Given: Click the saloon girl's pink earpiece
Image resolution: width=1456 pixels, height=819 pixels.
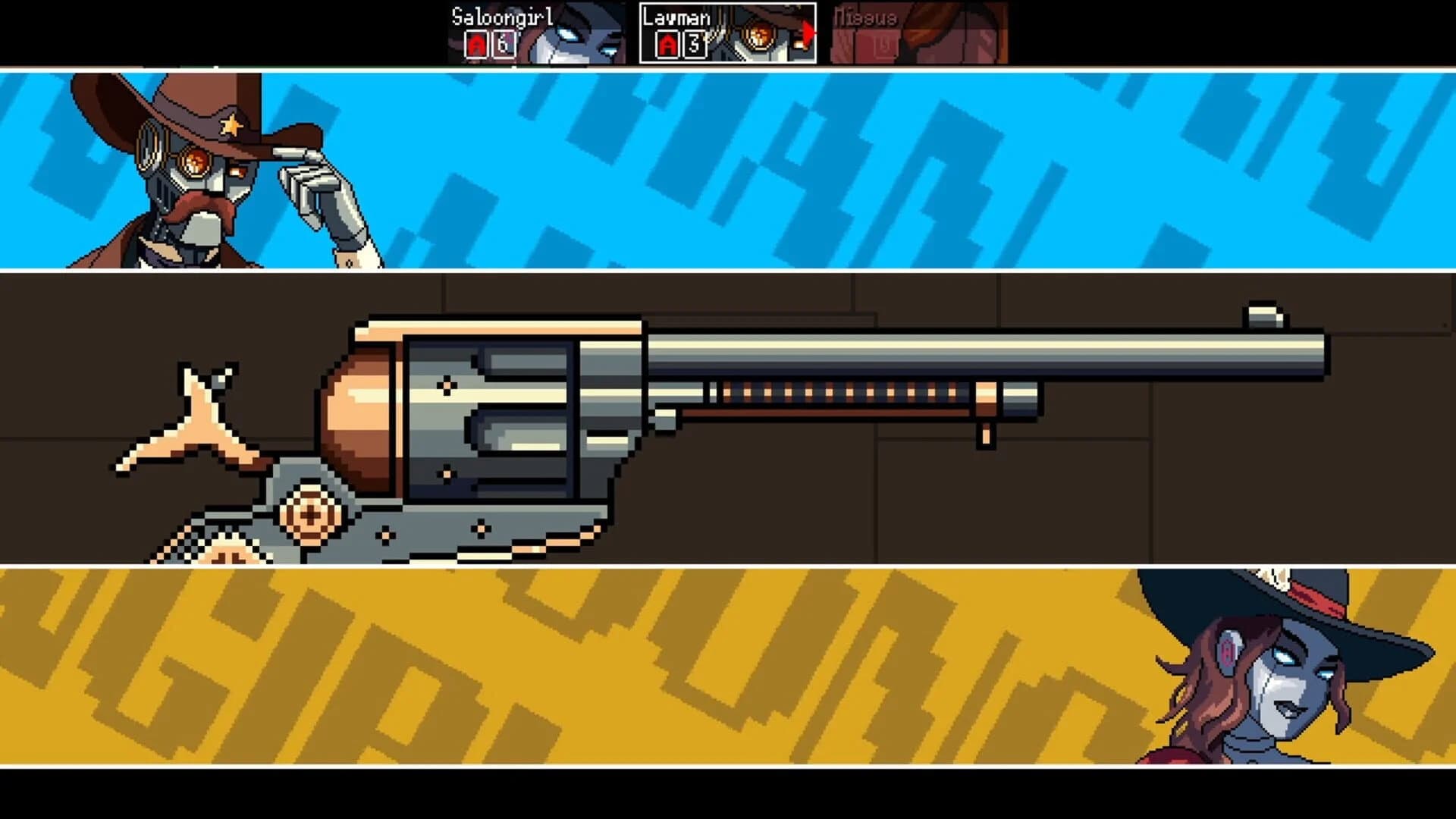Looking at the screenshot, I should point(1227,652).
